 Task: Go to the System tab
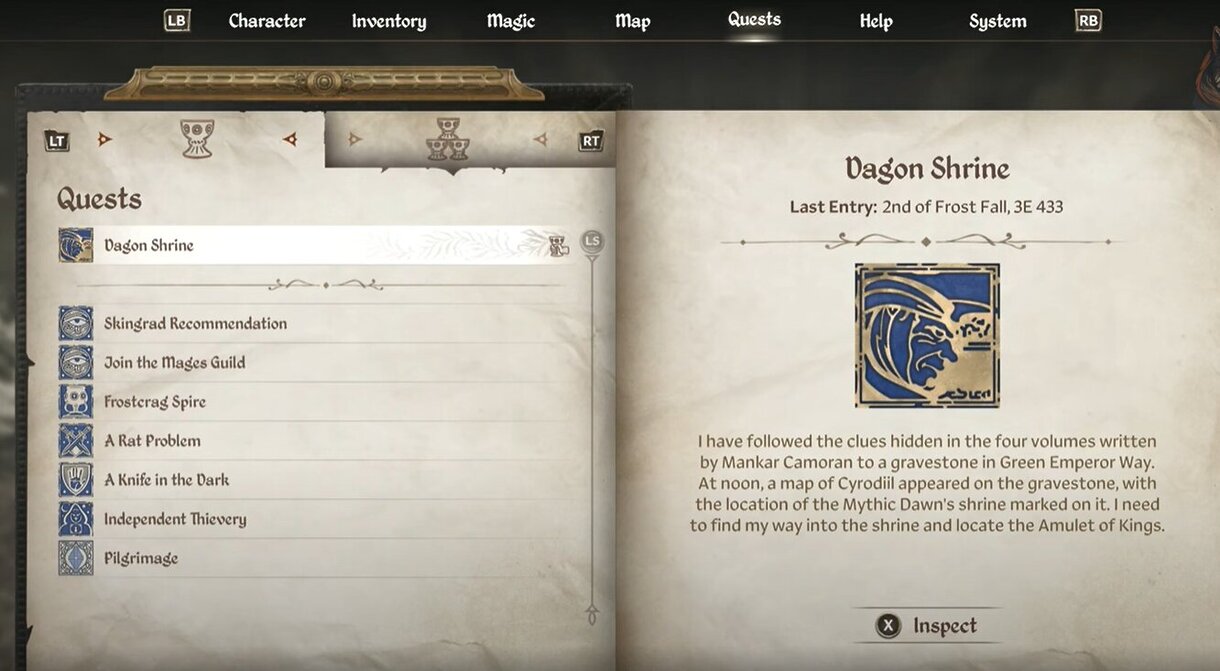click(997, 21)
